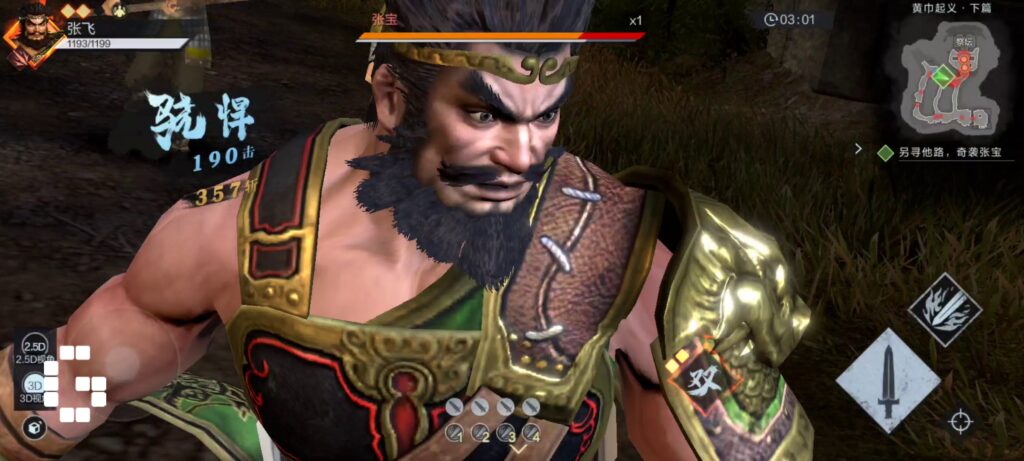Image resolution: width=1024 pixels, height=461 pixels.
Task: Use the item in quick slot 1
Action: tap(455, 432)
